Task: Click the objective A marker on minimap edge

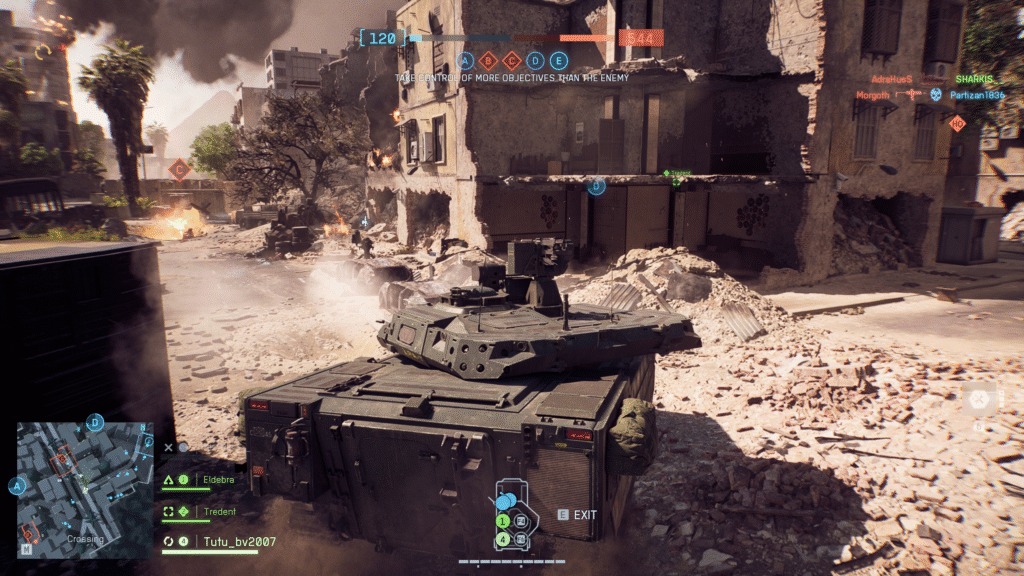Action: coord(17,486)
